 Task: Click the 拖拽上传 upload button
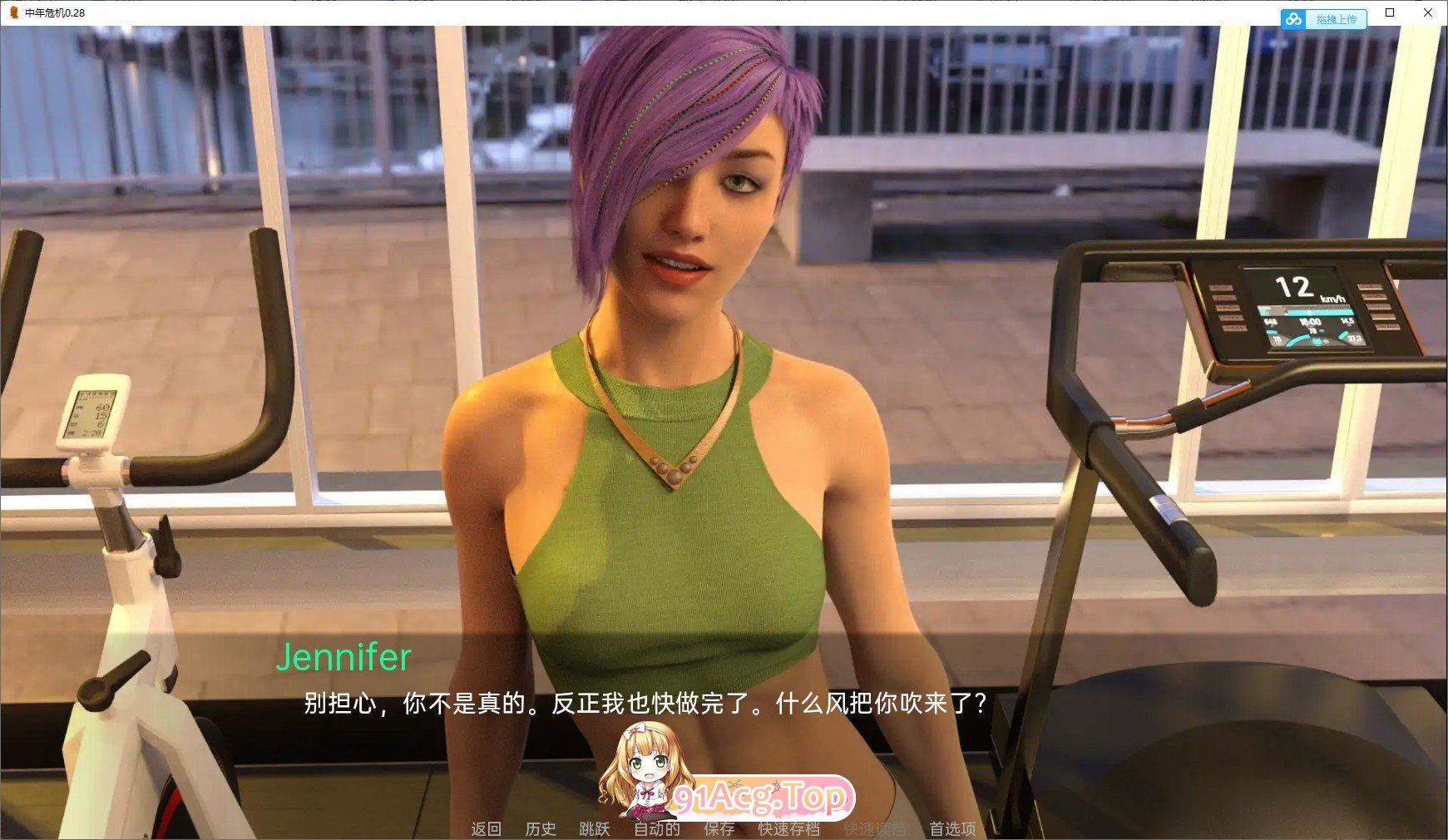[x=1337, y=18]
